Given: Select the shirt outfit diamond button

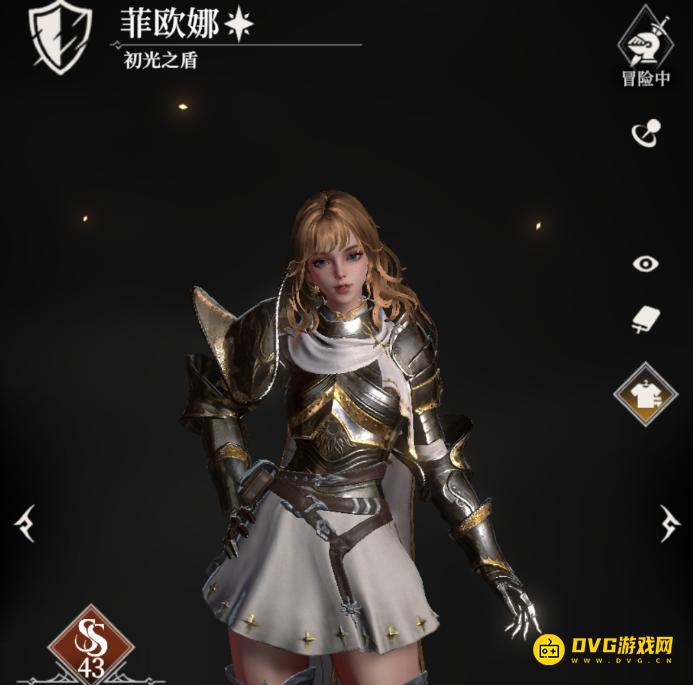Looking at the screenshot, I should pyautogui.click(x=646, y=395).
